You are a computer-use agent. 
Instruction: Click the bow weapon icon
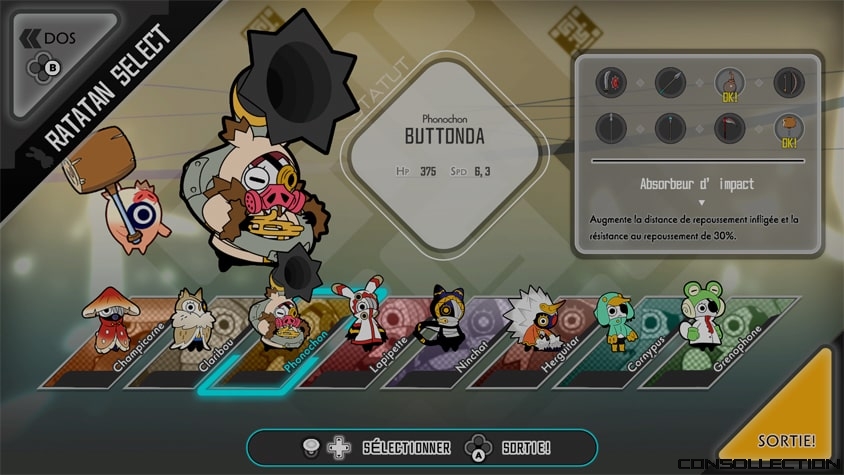(x=790, y=82)
